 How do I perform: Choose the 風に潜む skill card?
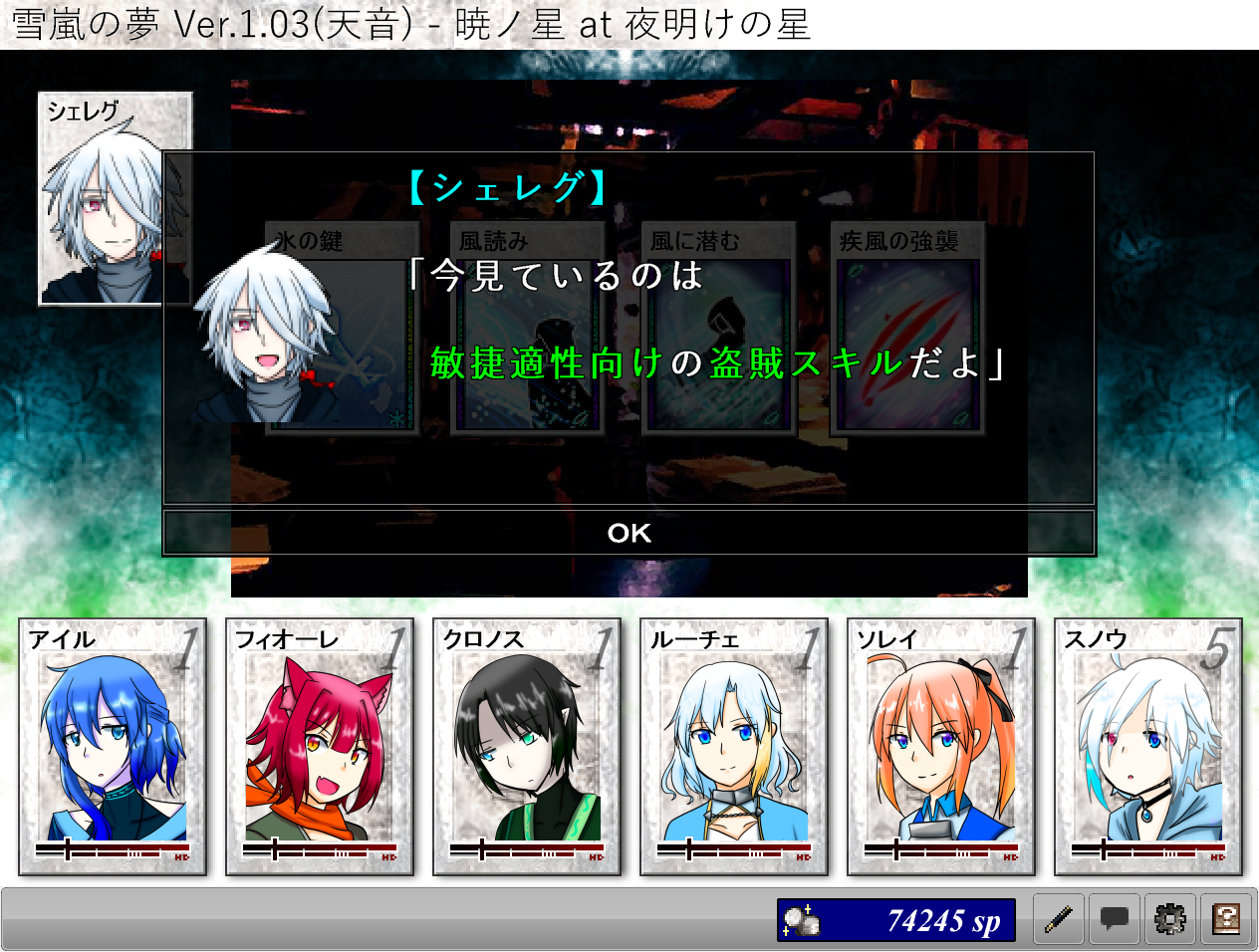pyautogui.click(x=718, y=329)
